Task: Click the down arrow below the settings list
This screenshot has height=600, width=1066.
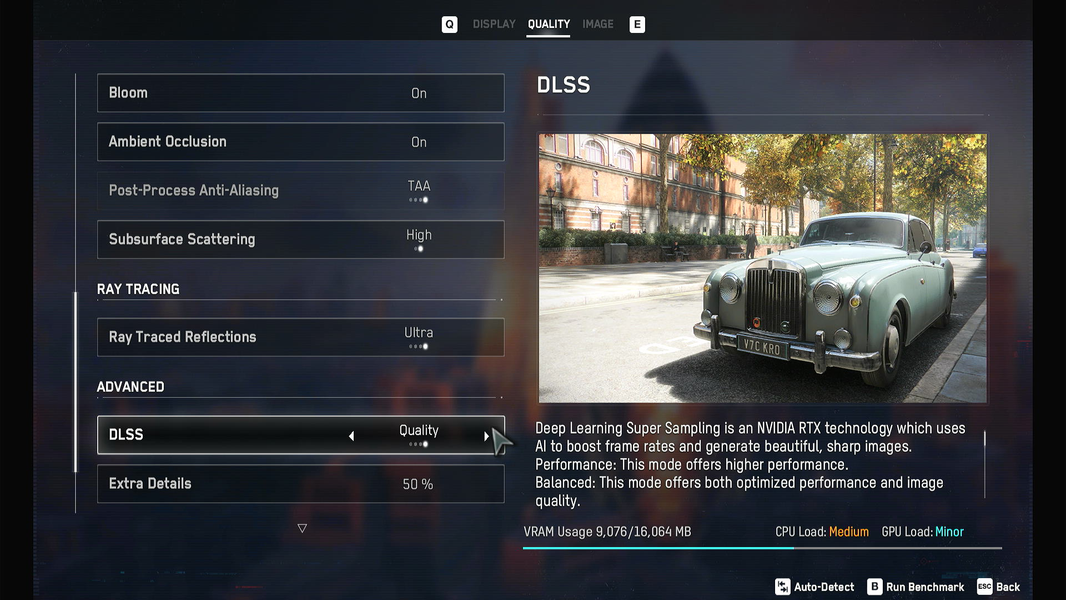Action: click(302, 528)
